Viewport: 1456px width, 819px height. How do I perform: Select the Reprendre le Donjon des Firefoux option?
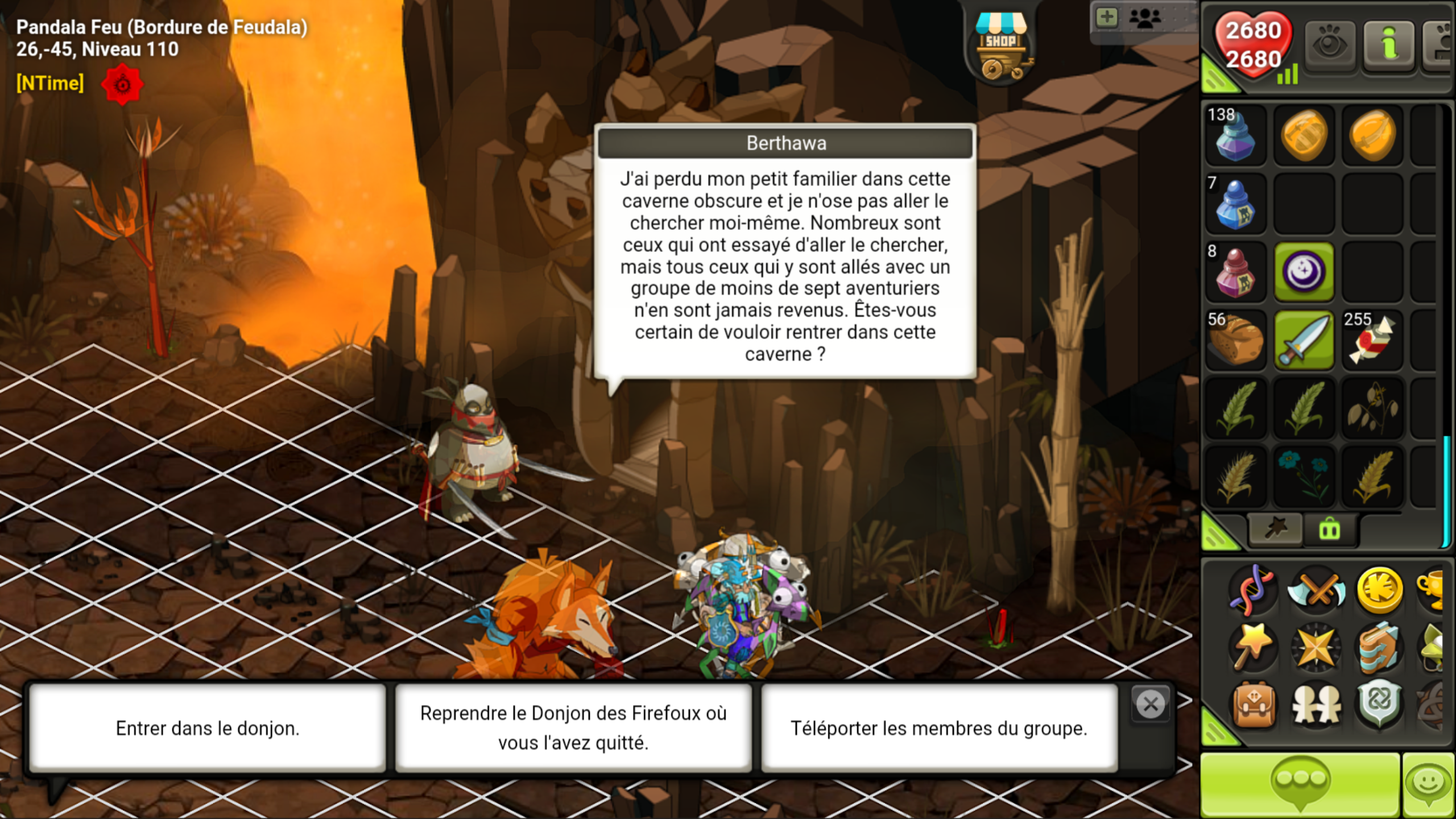point(573,728)
